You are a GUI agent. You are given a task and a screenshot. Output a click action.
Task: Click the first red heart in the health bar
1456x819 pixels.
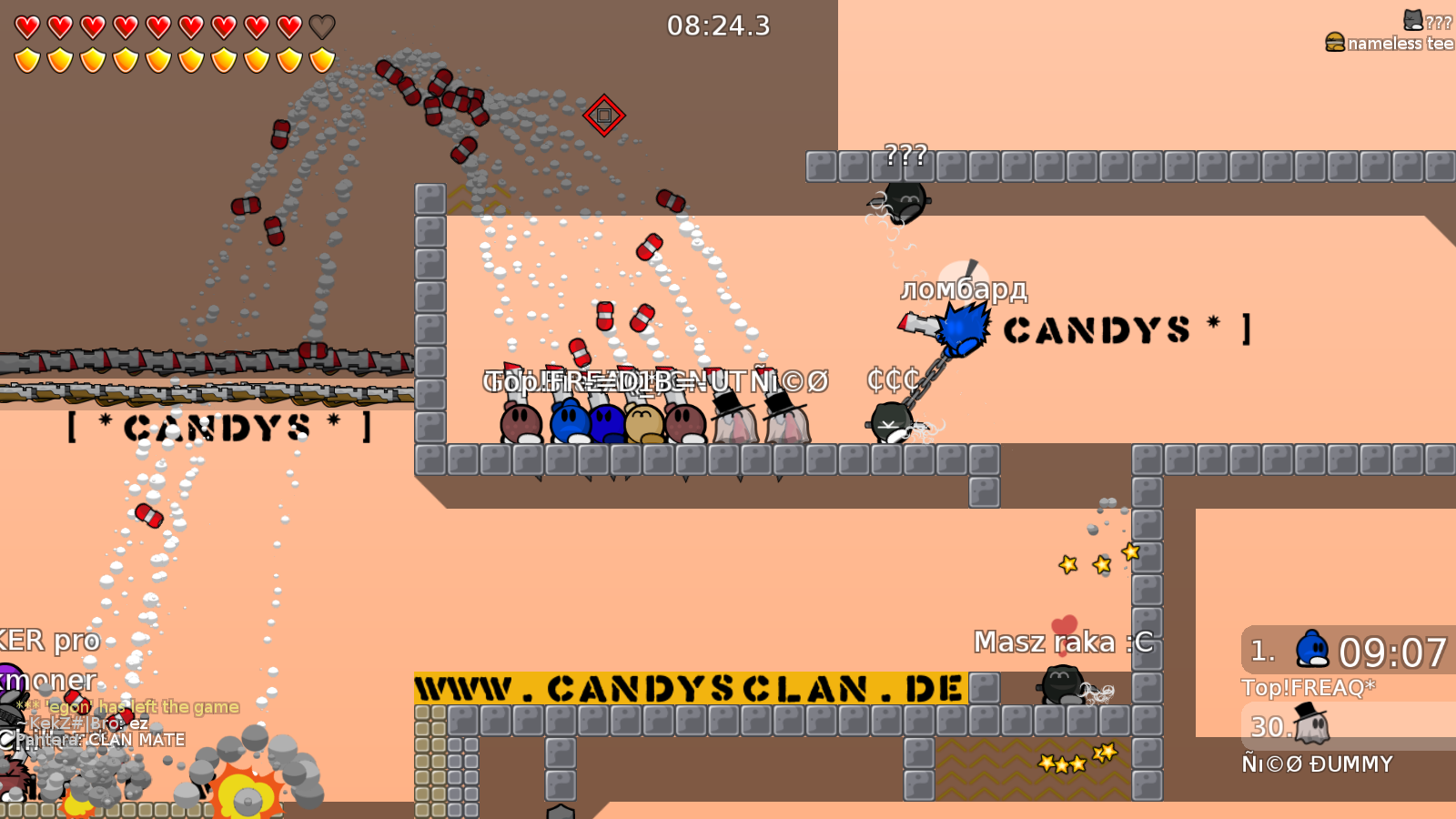26,25
